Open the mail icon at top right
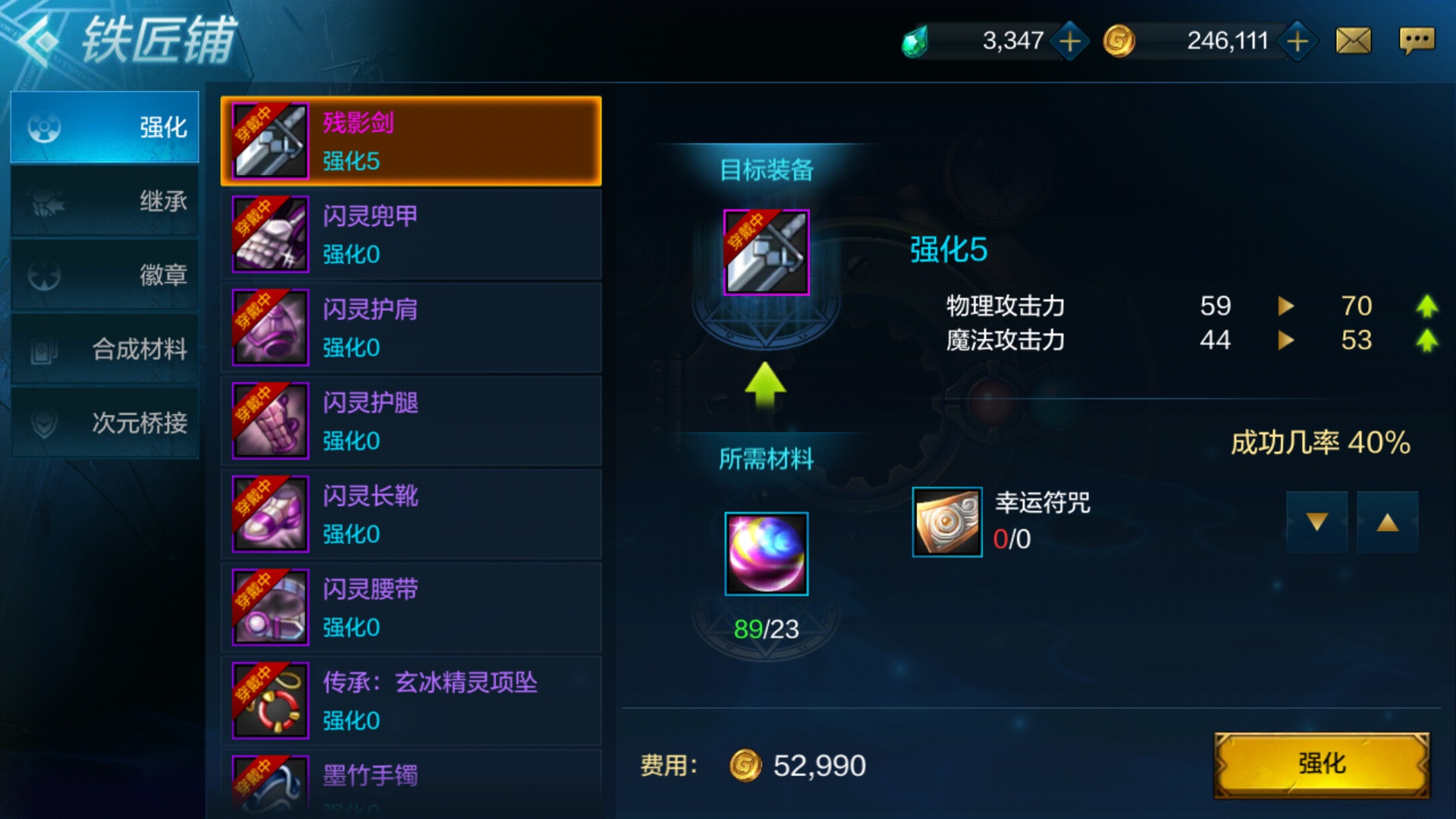Viewport: 1456px width, 819px height. (1354, 39)
